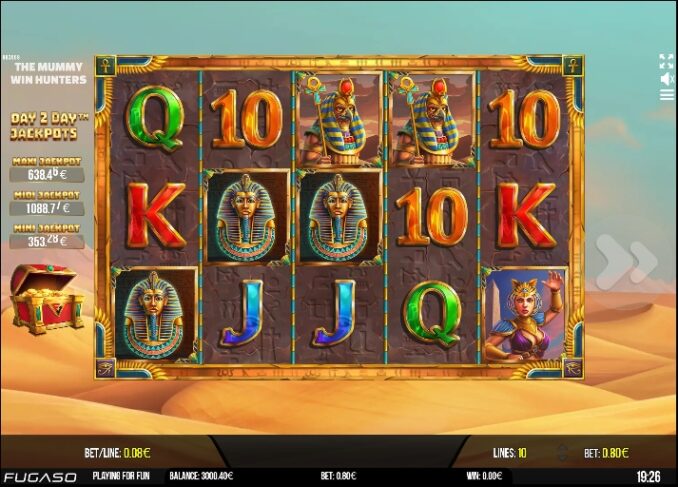Change the Lines 10 setting
The width and height of the screenshot is (678, 487).
(510, 453)
